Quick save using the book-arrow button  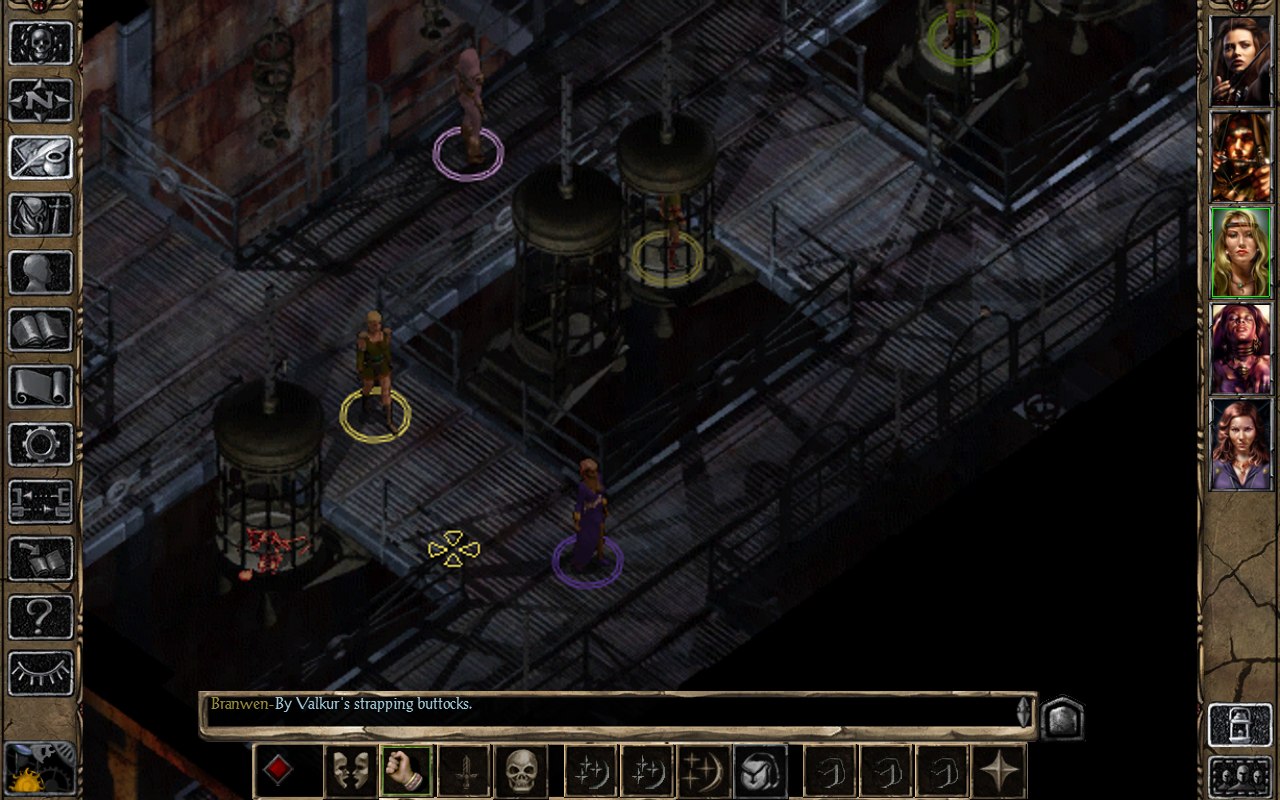click(41, 559)
